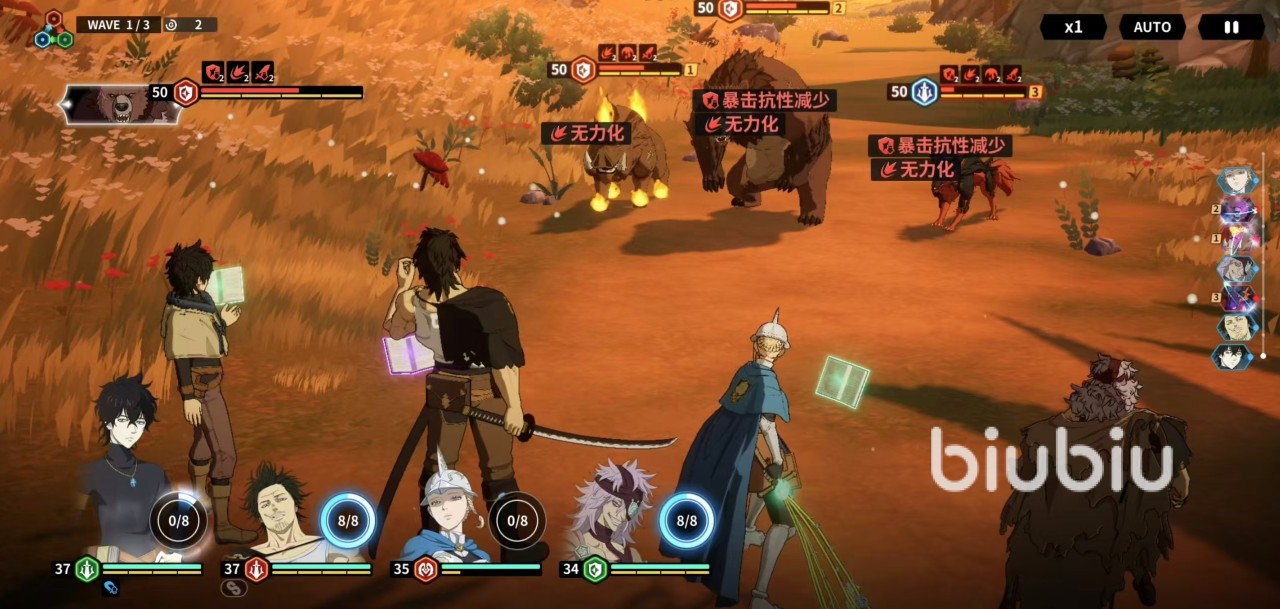The width and height of the screenshot is (1280, 609).
Task: Toggle the x1 battle speed button
Action: (x=1073, y=27)
